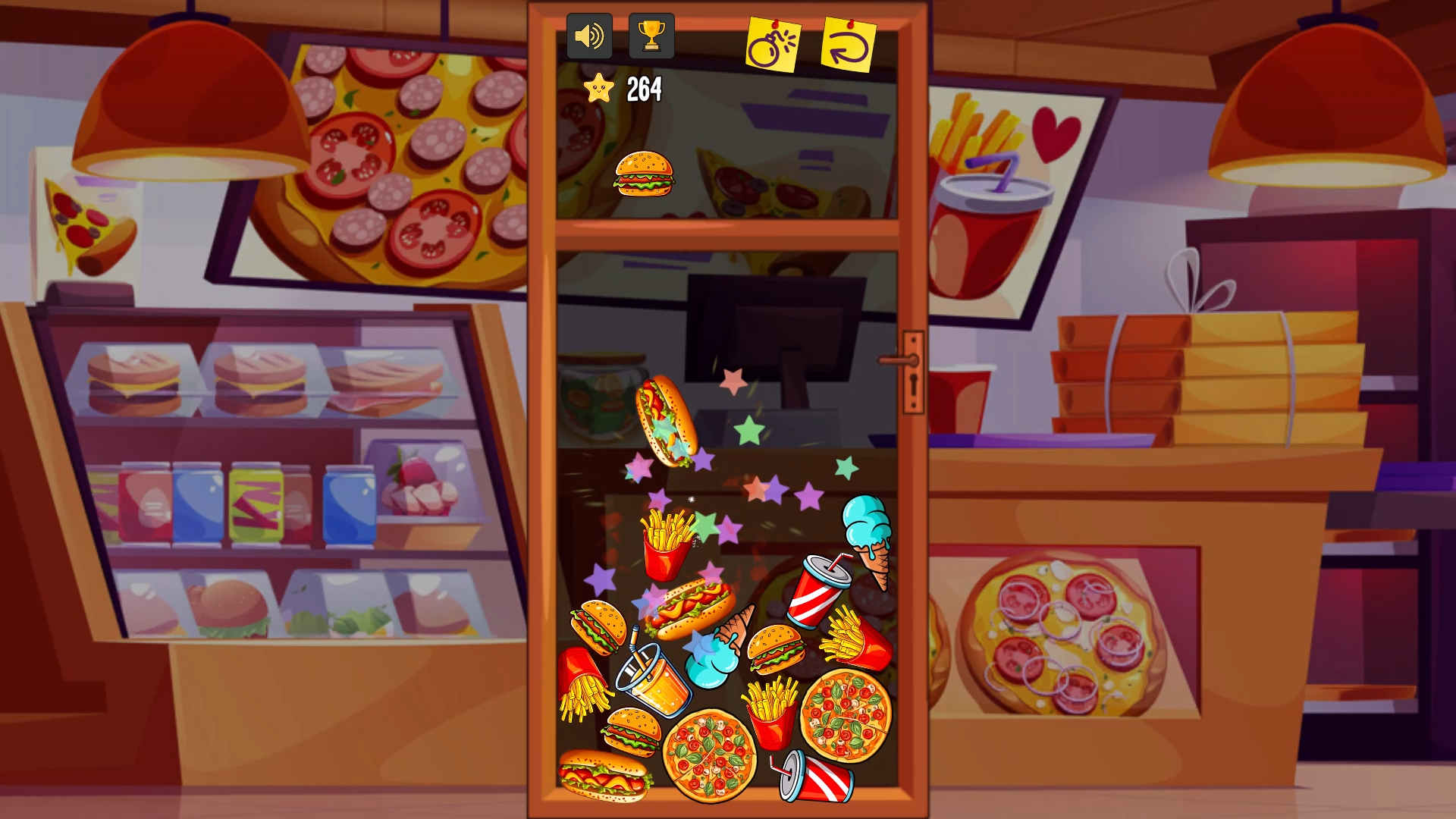Toggle sound with the audio icon
1456x819 pixels.
[590, 34]
